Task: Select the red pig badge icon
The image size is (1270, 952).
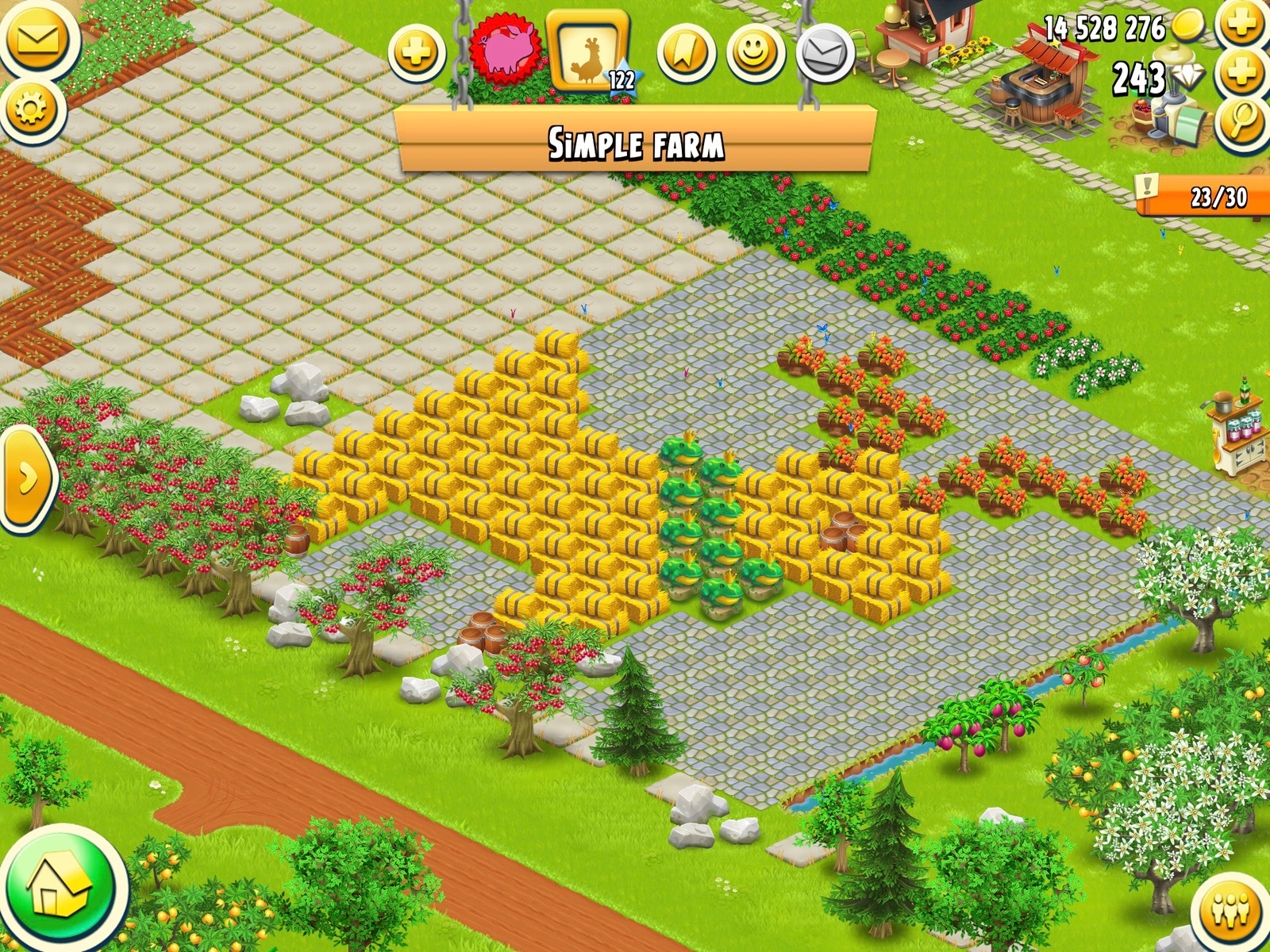Action: pos(504,49)
